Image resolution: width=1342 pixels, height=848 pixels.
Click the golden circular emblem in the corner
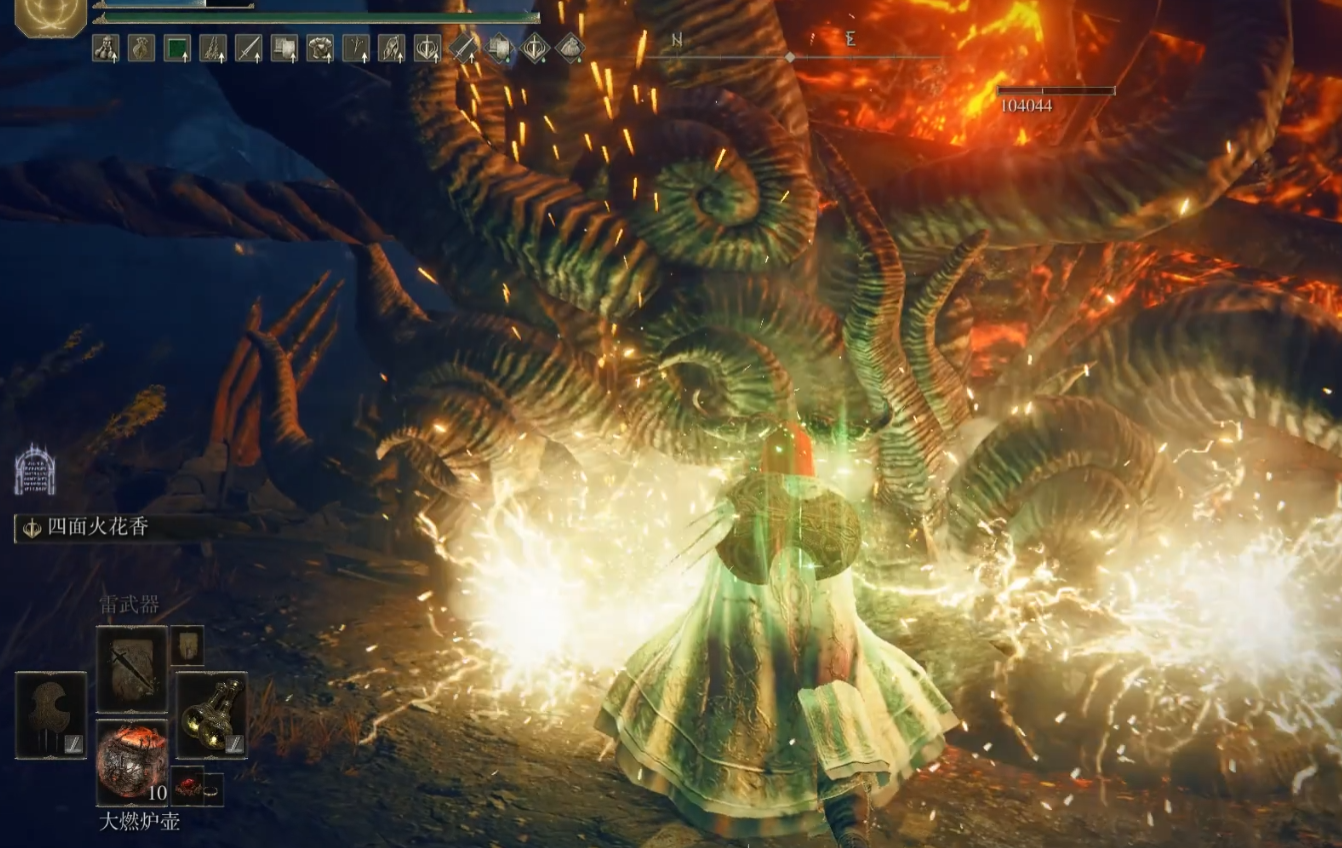pos(50,17)
